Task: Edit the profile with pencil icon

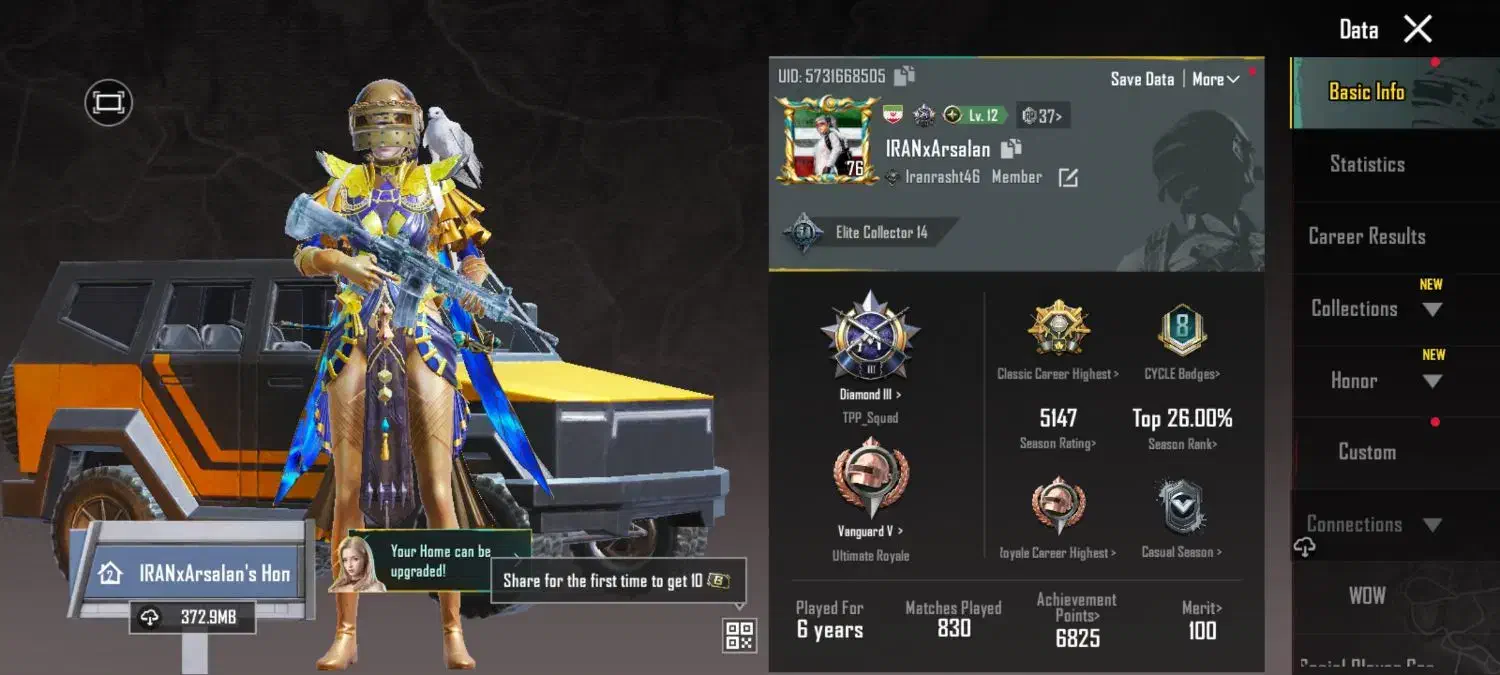Action: (1068, 178)
